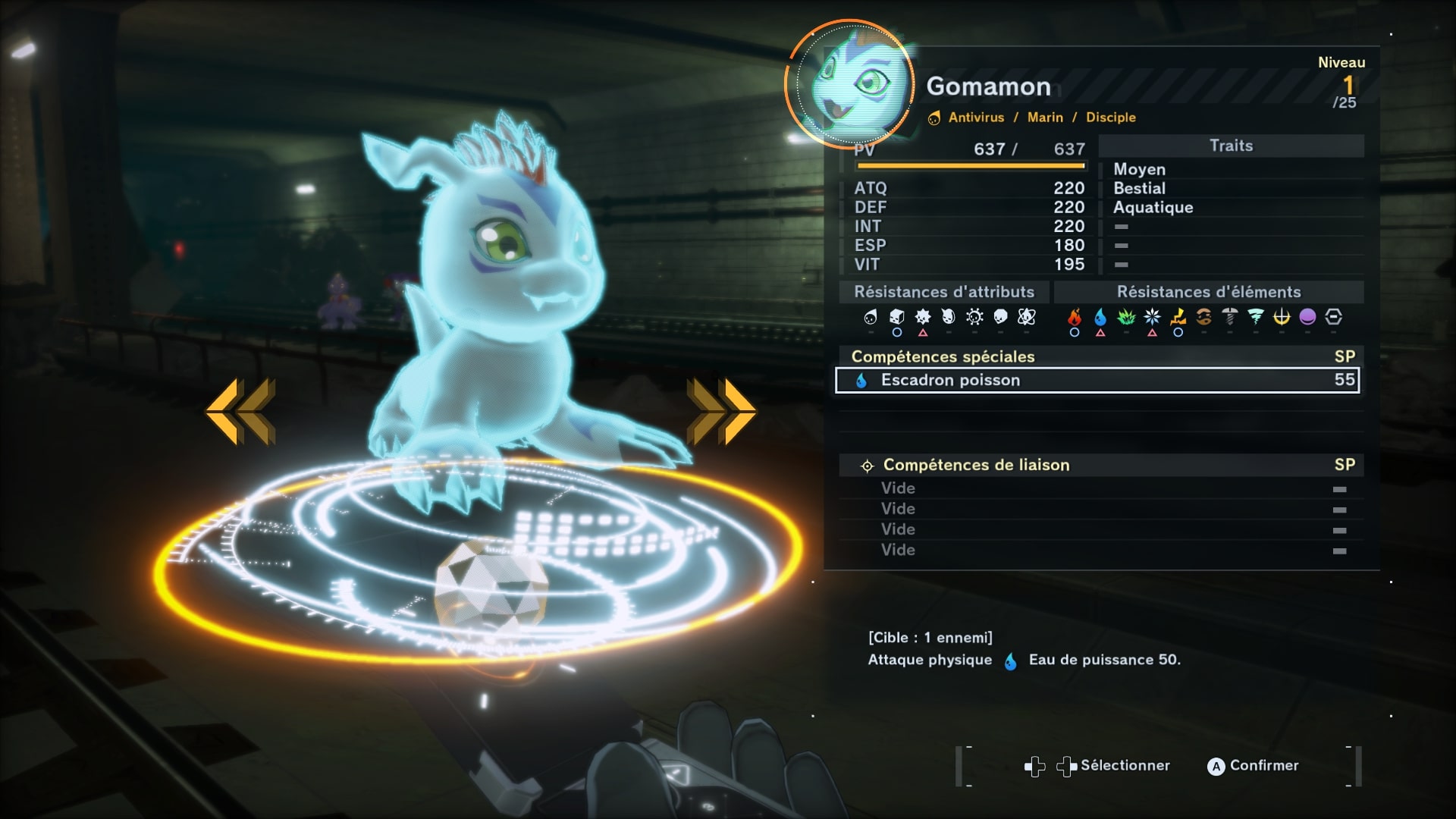Click the water element resistance icon
Viewport: 1456px width, 819px height.
pos(1100,318)
